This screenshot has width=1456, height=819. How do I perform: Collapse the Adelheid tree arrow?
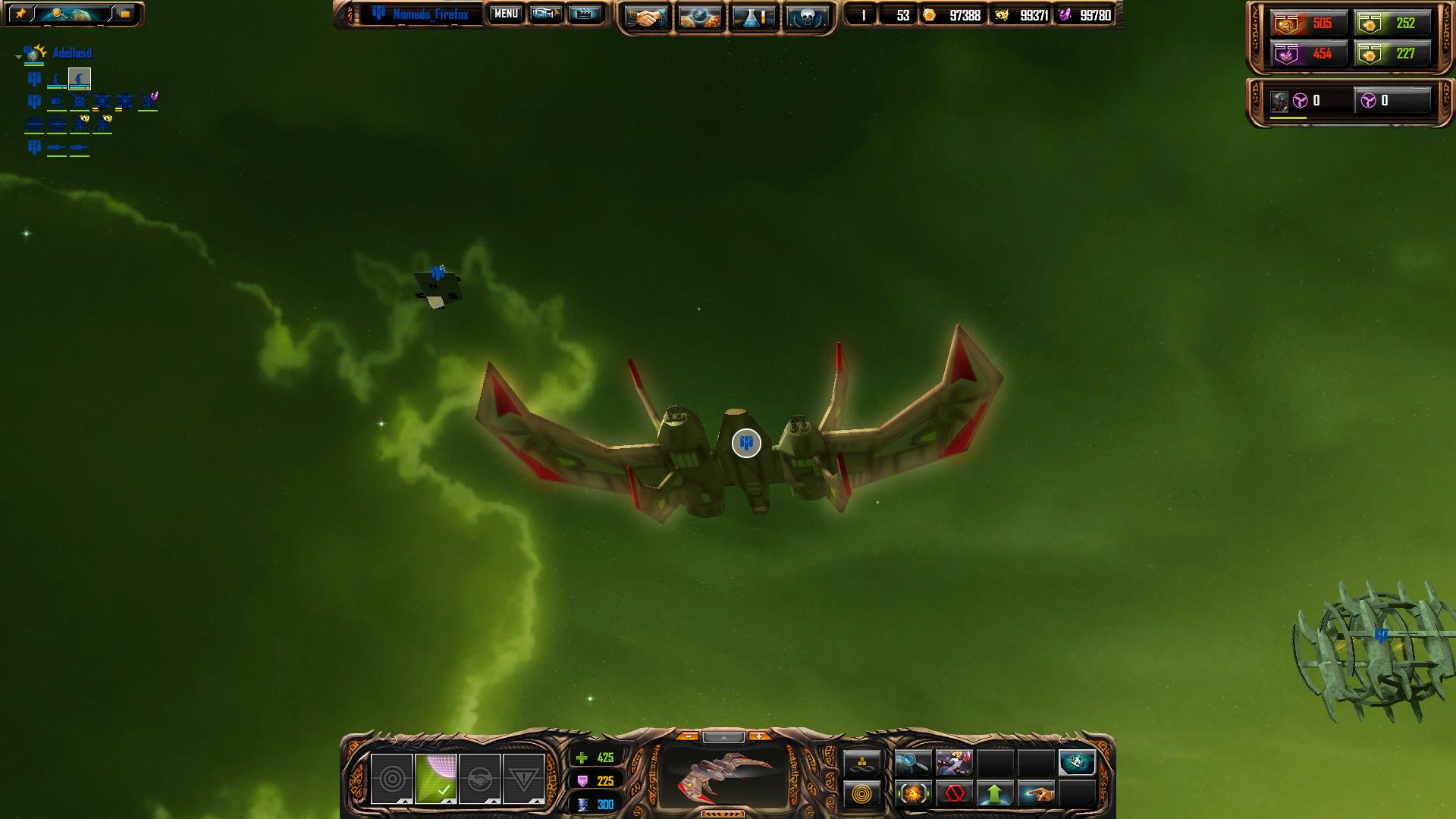(x=18, y=56)
